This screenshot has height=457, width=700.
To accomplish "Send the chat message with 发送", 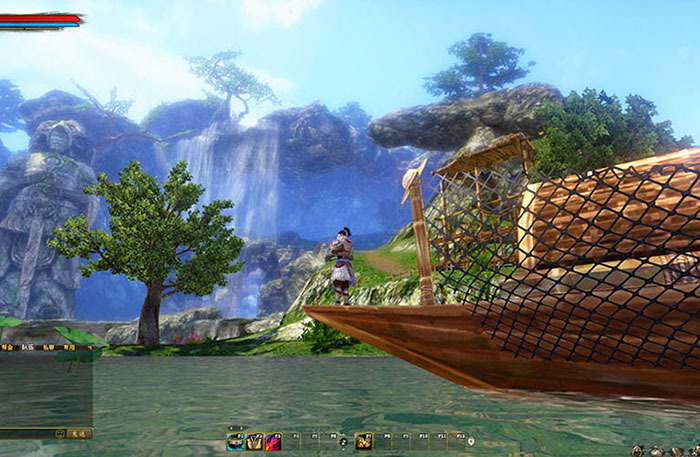I will [80, 434].
